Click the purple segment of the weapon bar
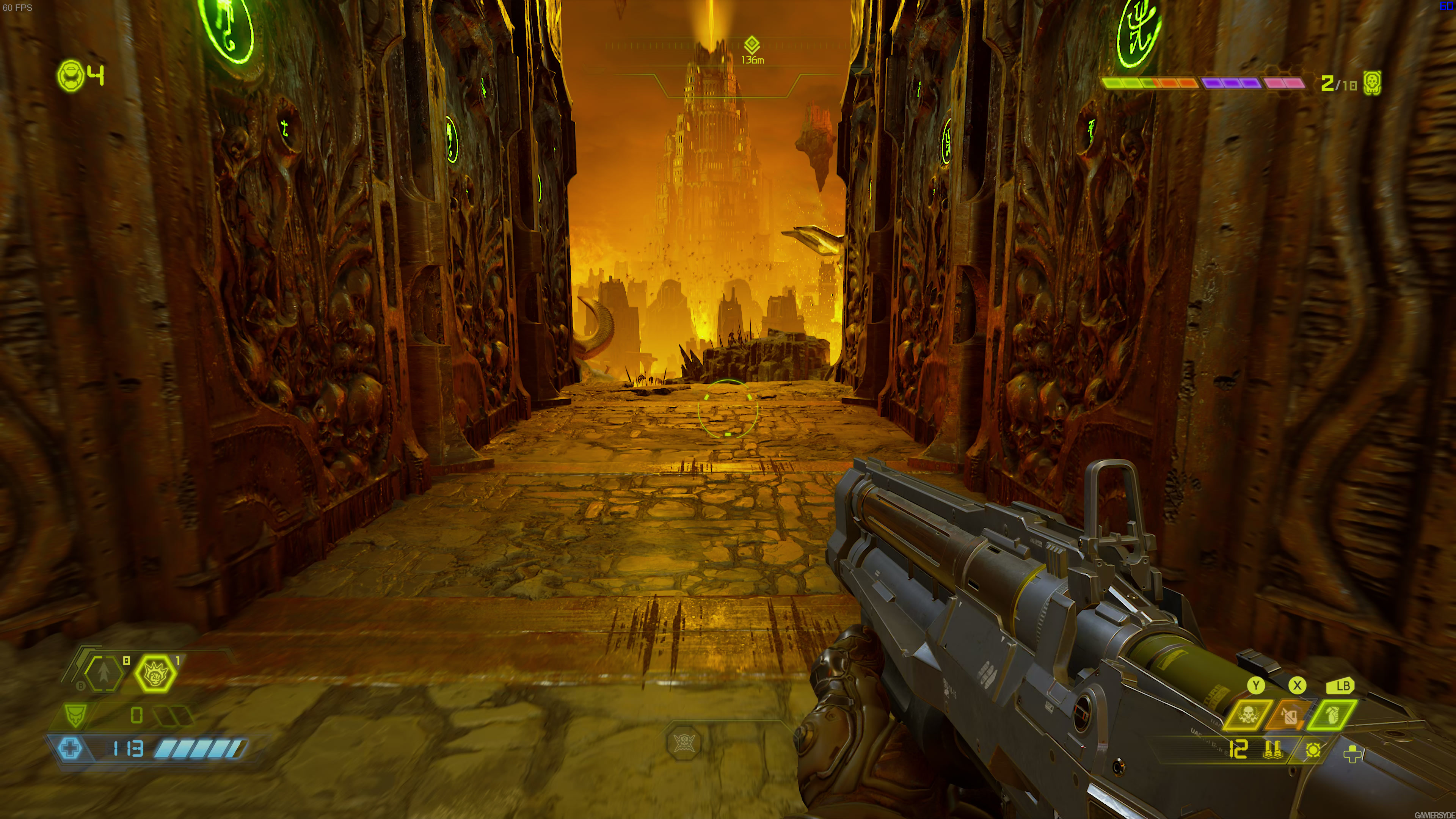 (x=1231, y=83)
